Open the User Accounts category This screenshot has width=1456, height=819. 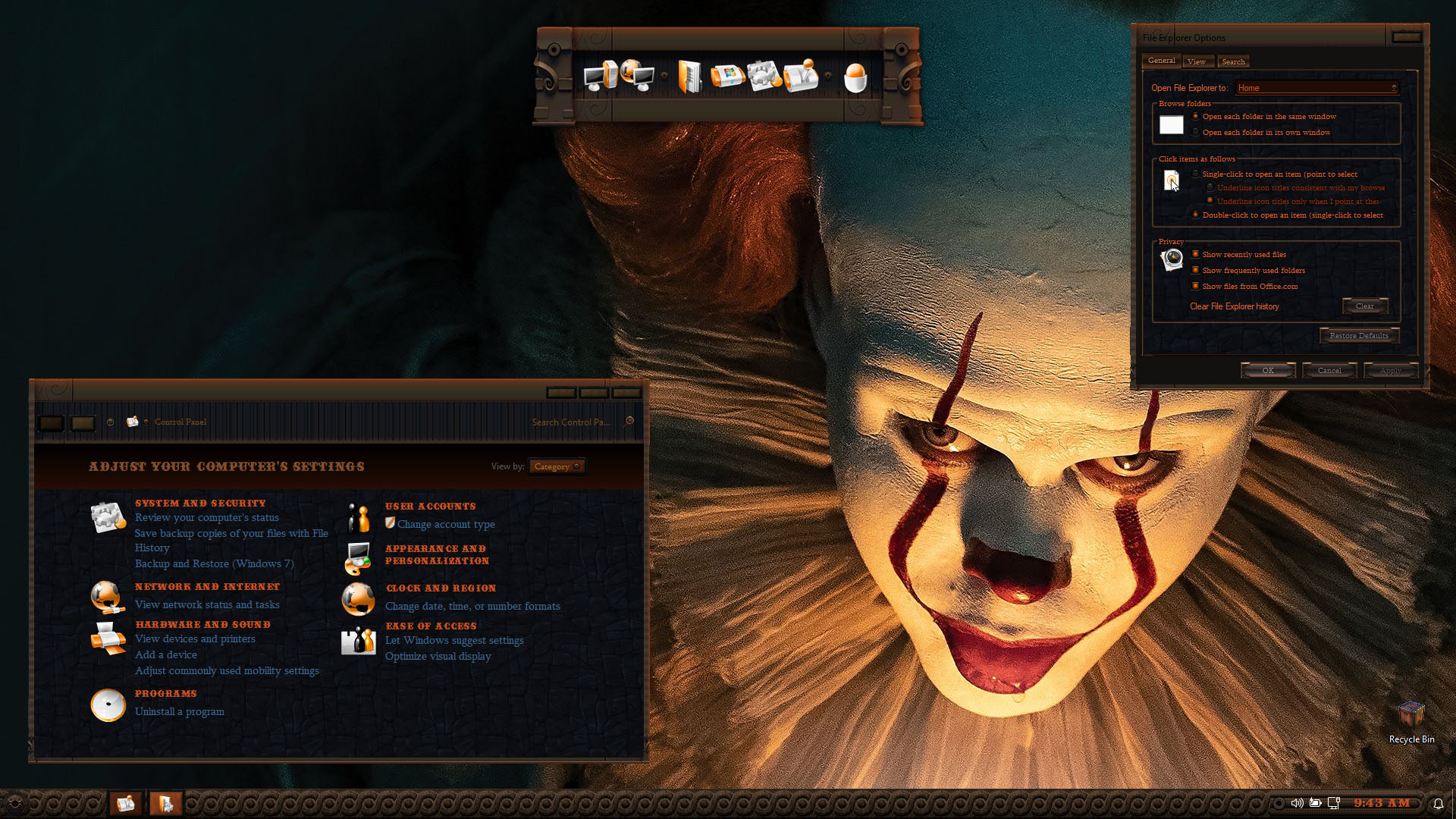pyautogui.click(x=430, y=507)
